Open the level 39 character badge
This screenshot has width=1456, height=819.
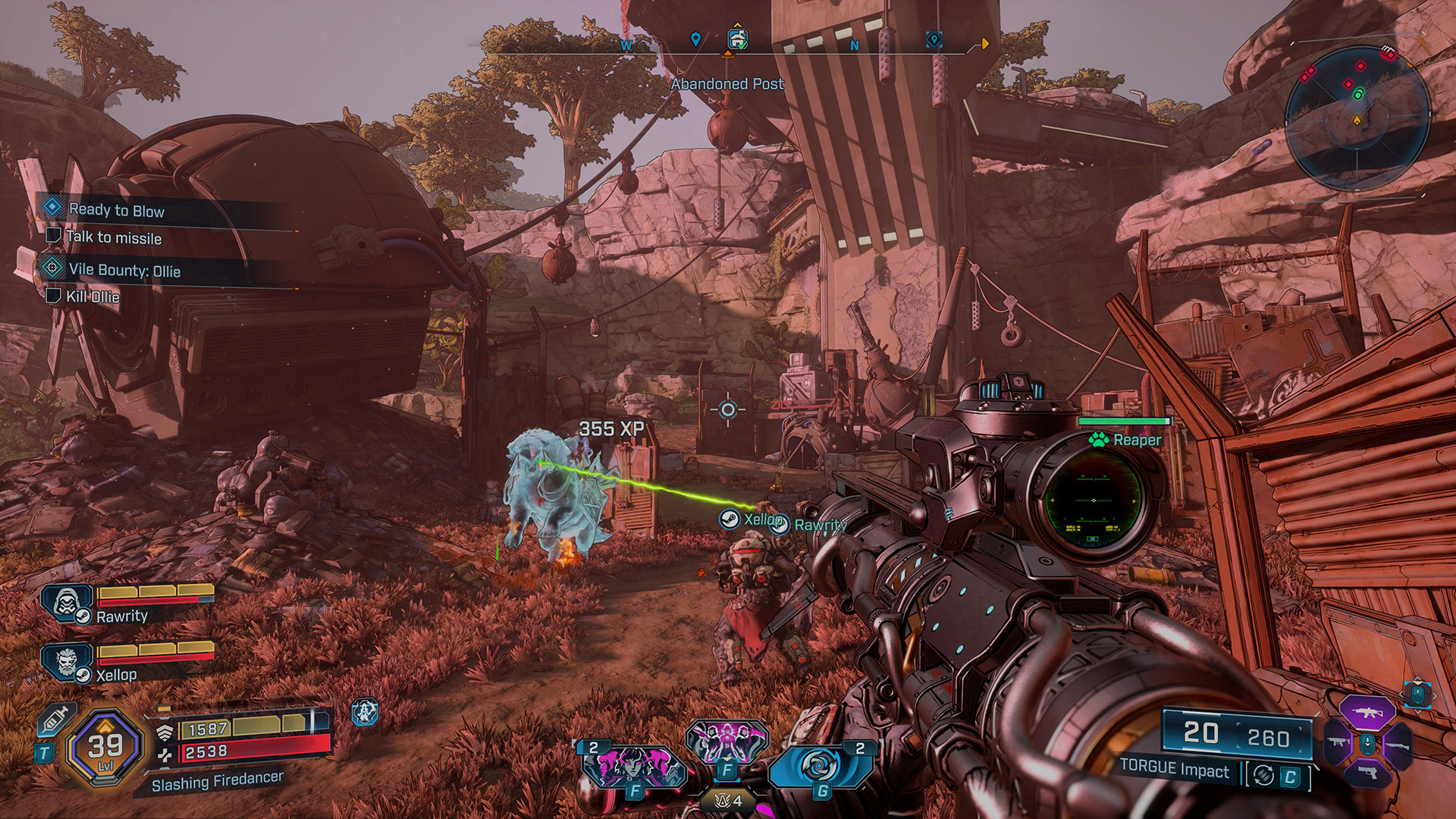105,748
